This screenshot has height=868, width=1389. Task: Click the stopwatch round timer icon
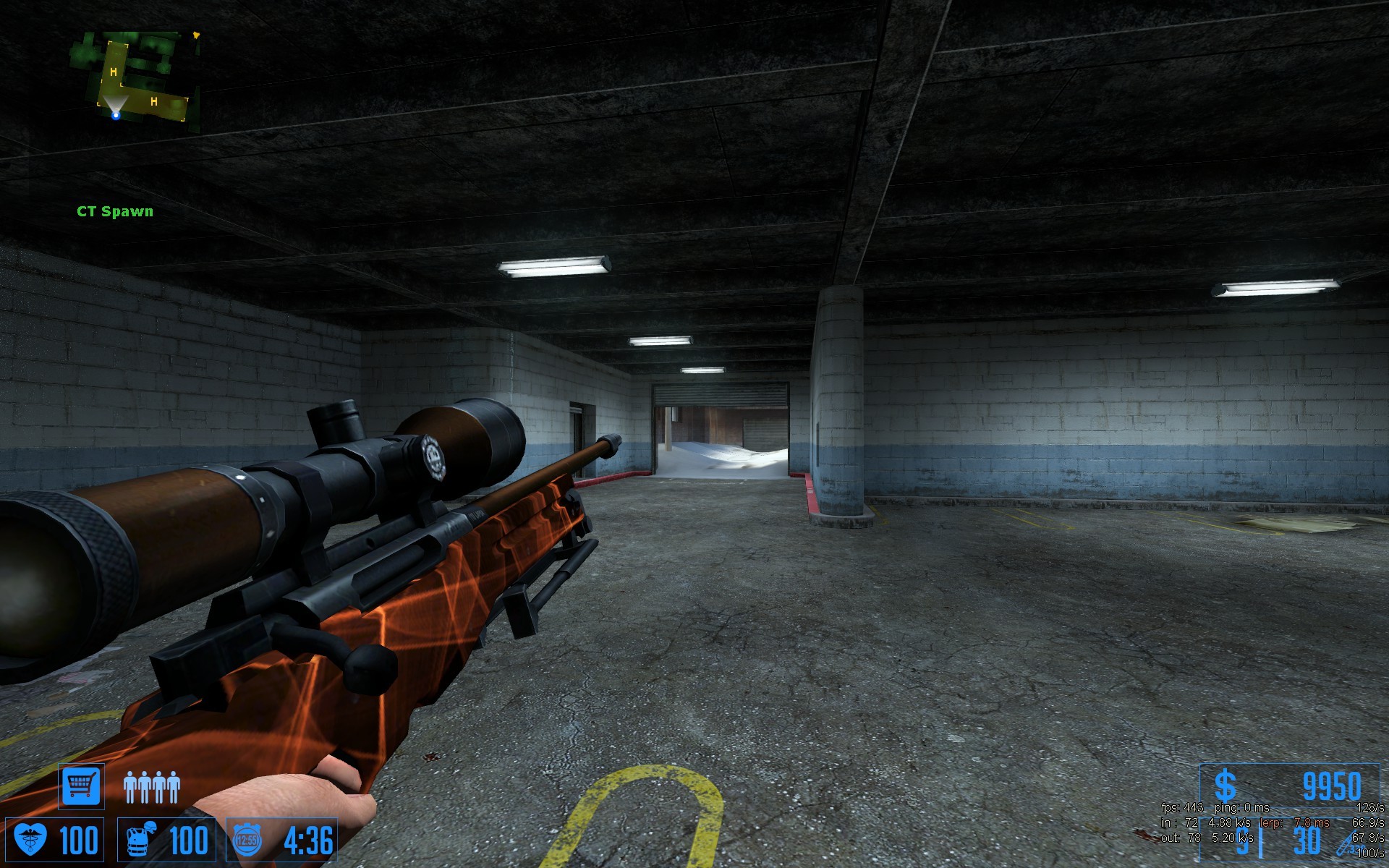247,839
